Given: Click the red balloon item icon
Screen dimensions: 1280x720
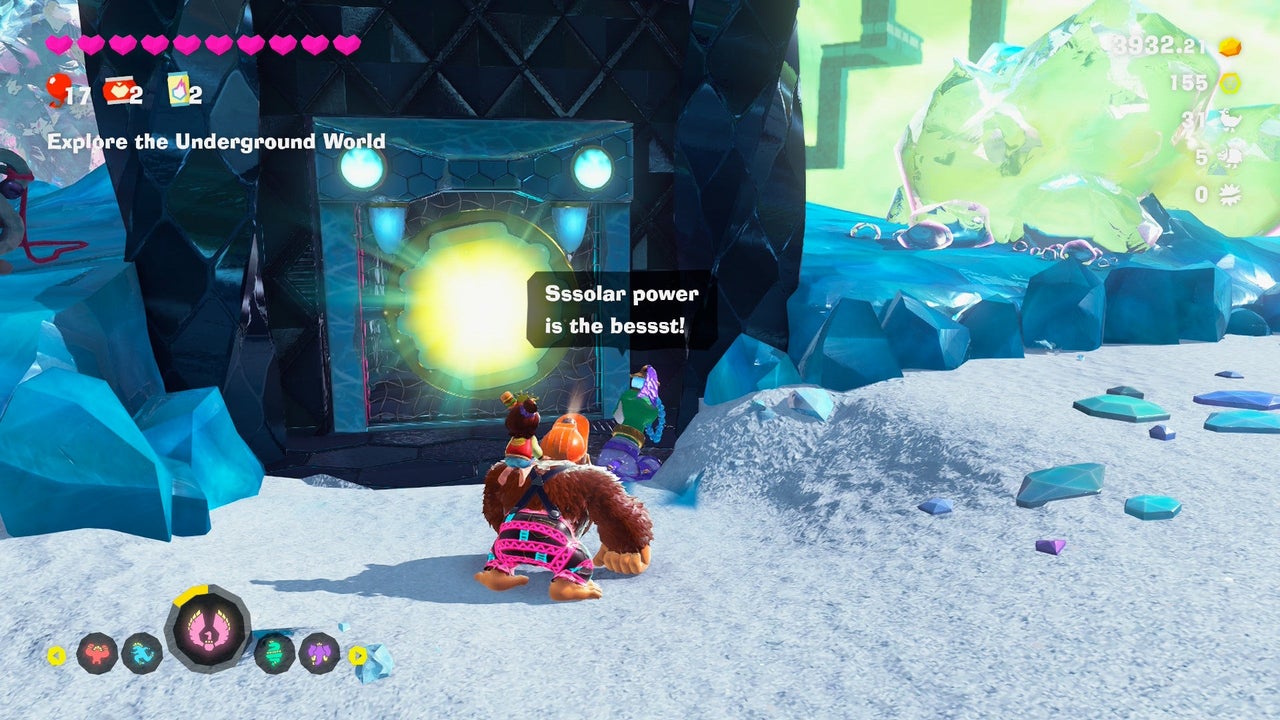Looking at the screenshot, I should click(58, 91).
